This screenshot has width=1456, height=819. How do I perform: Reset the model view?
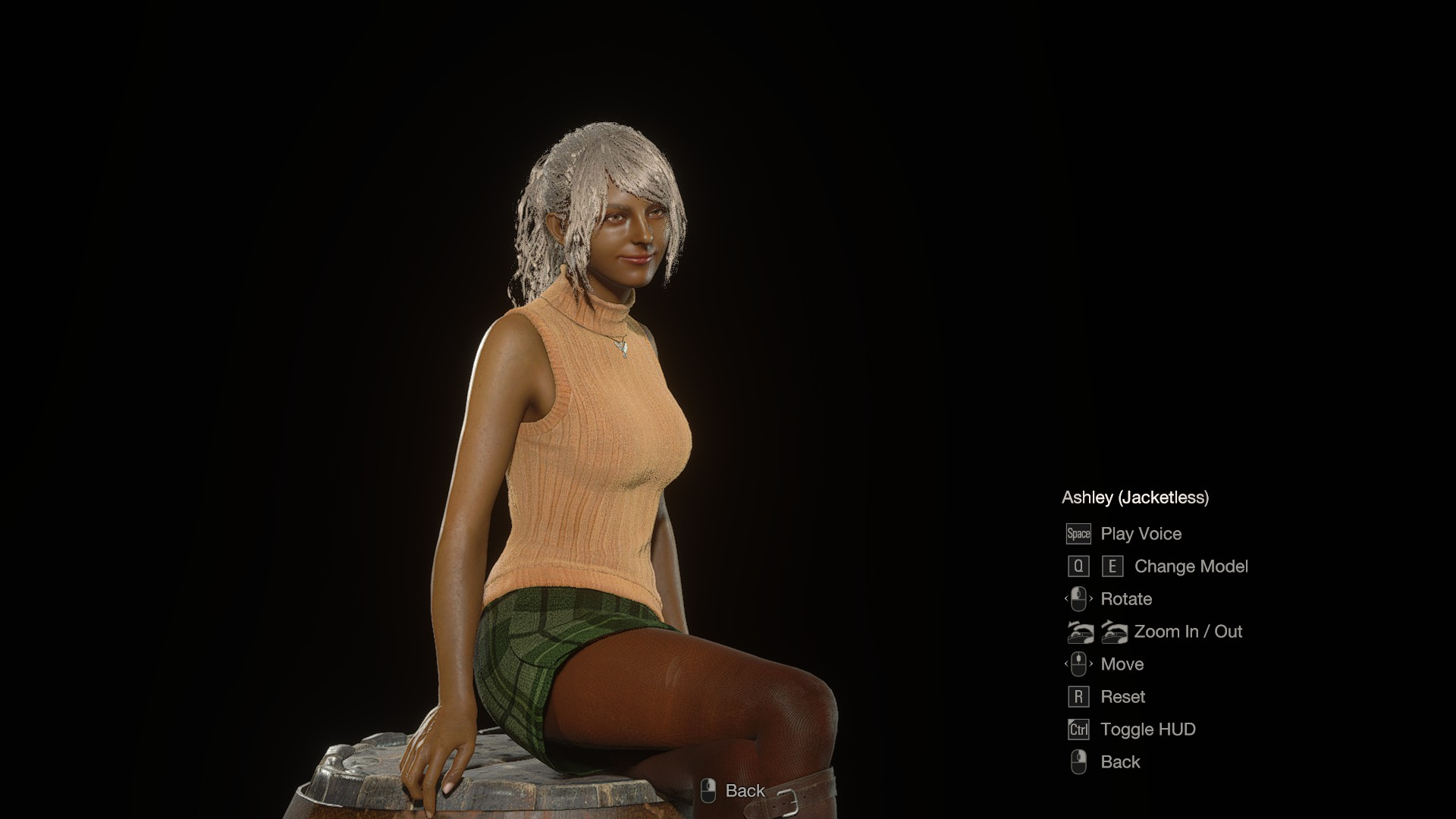click(1122, 697)
